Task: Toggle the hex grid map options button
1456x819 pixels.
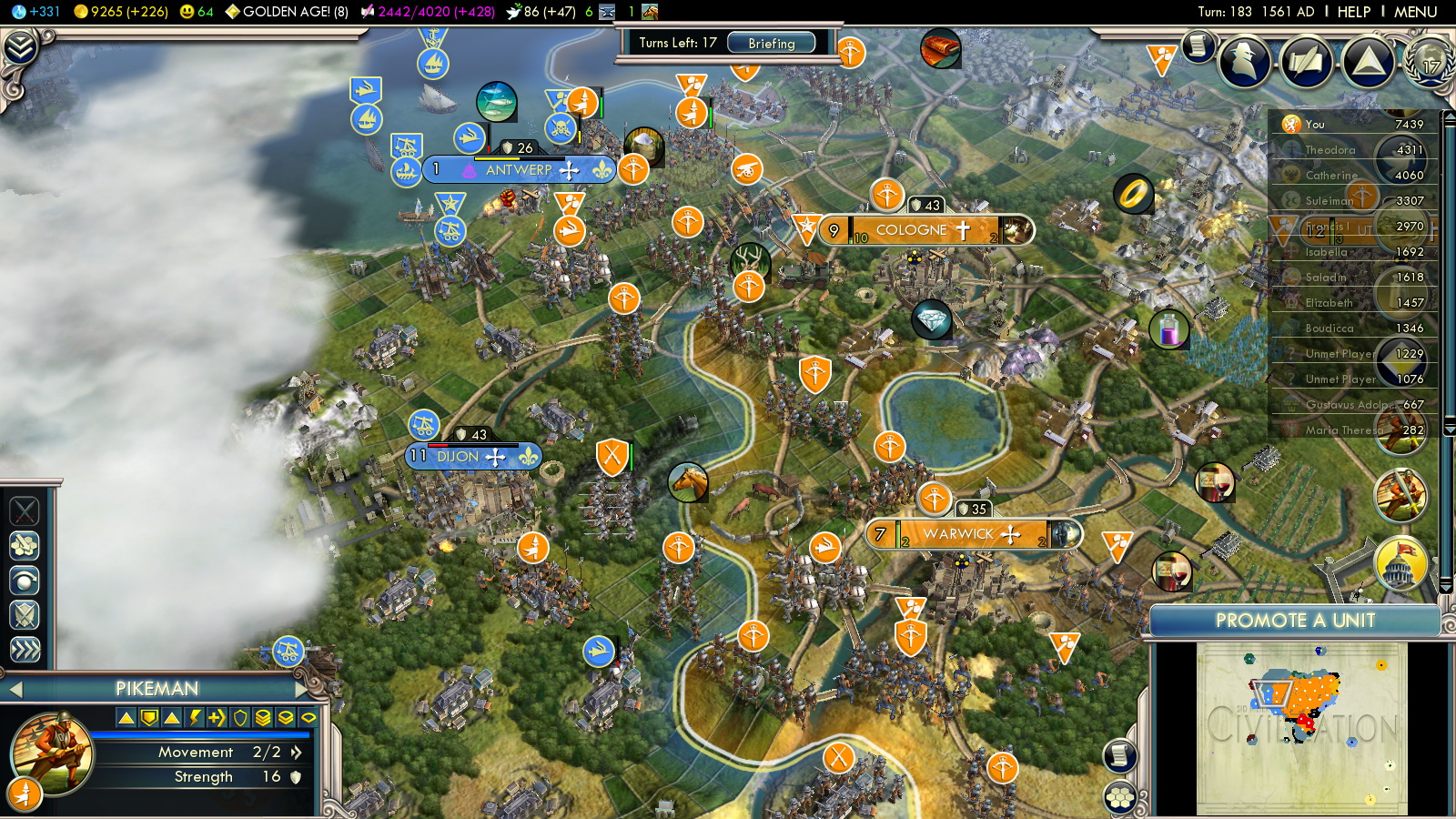Action: coord(1120,797)
